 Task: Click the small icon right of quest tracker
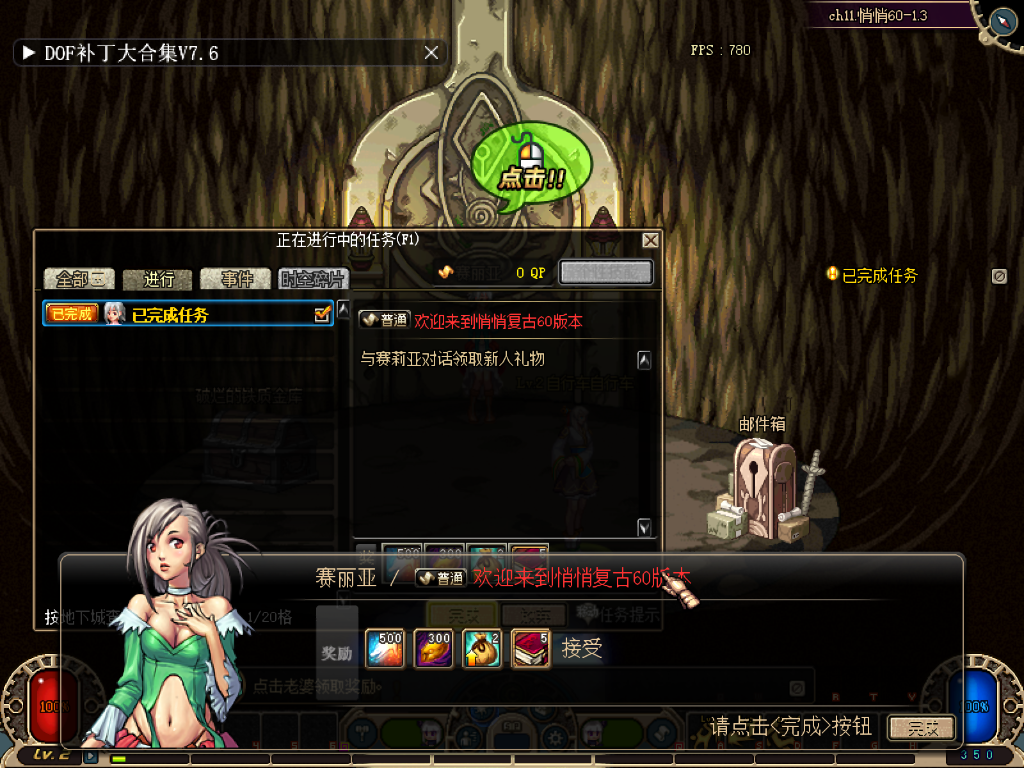point(998,276)
